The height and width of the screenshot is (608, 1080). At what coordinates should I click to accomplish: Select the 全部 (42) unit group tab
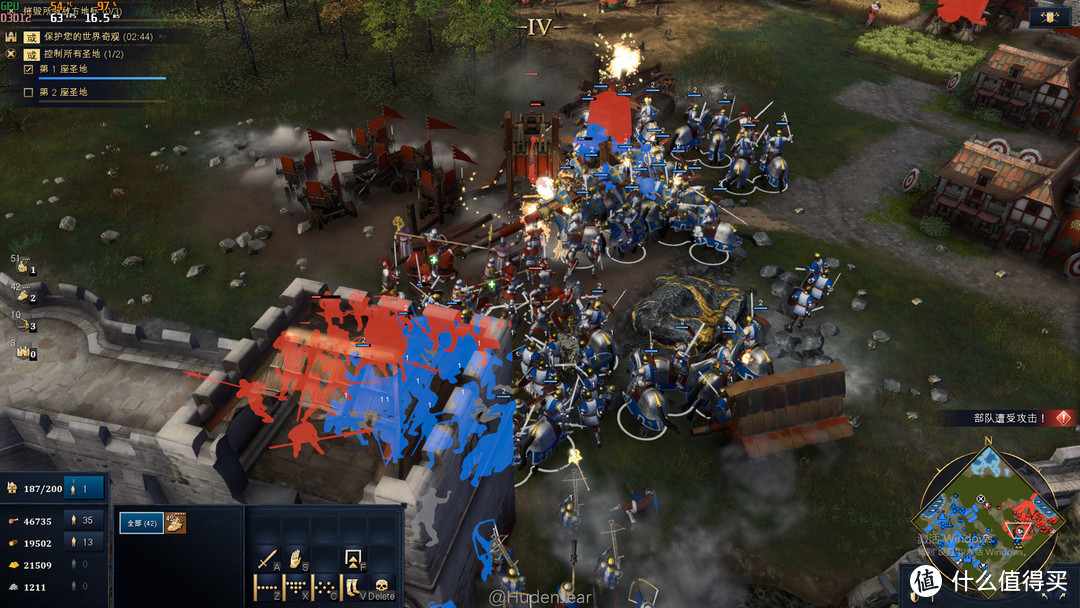(x=141, y=523)
